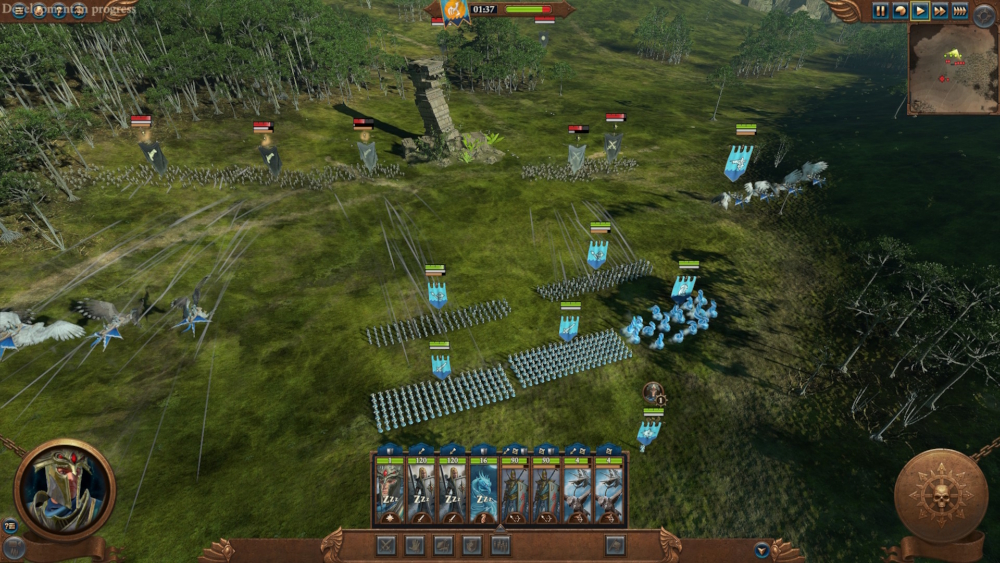Select the hero icon with number badge

(654, 392)
